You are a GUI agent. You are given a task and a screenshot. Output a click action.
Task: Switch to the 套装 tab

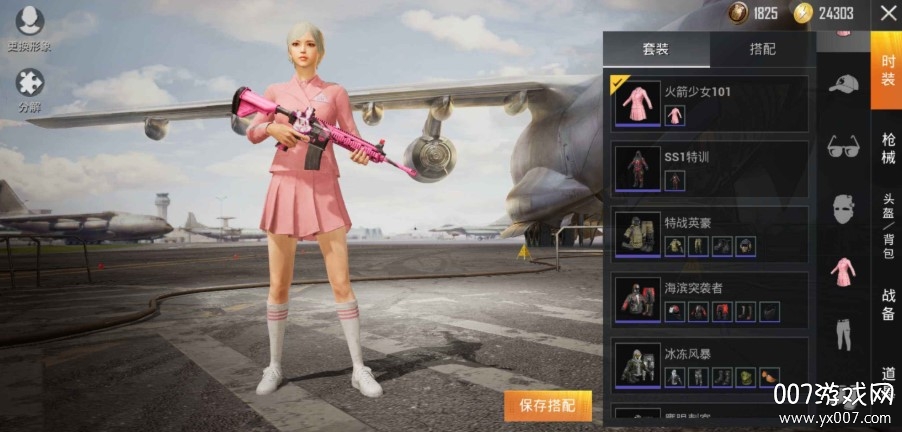click(x=655, y=49)
